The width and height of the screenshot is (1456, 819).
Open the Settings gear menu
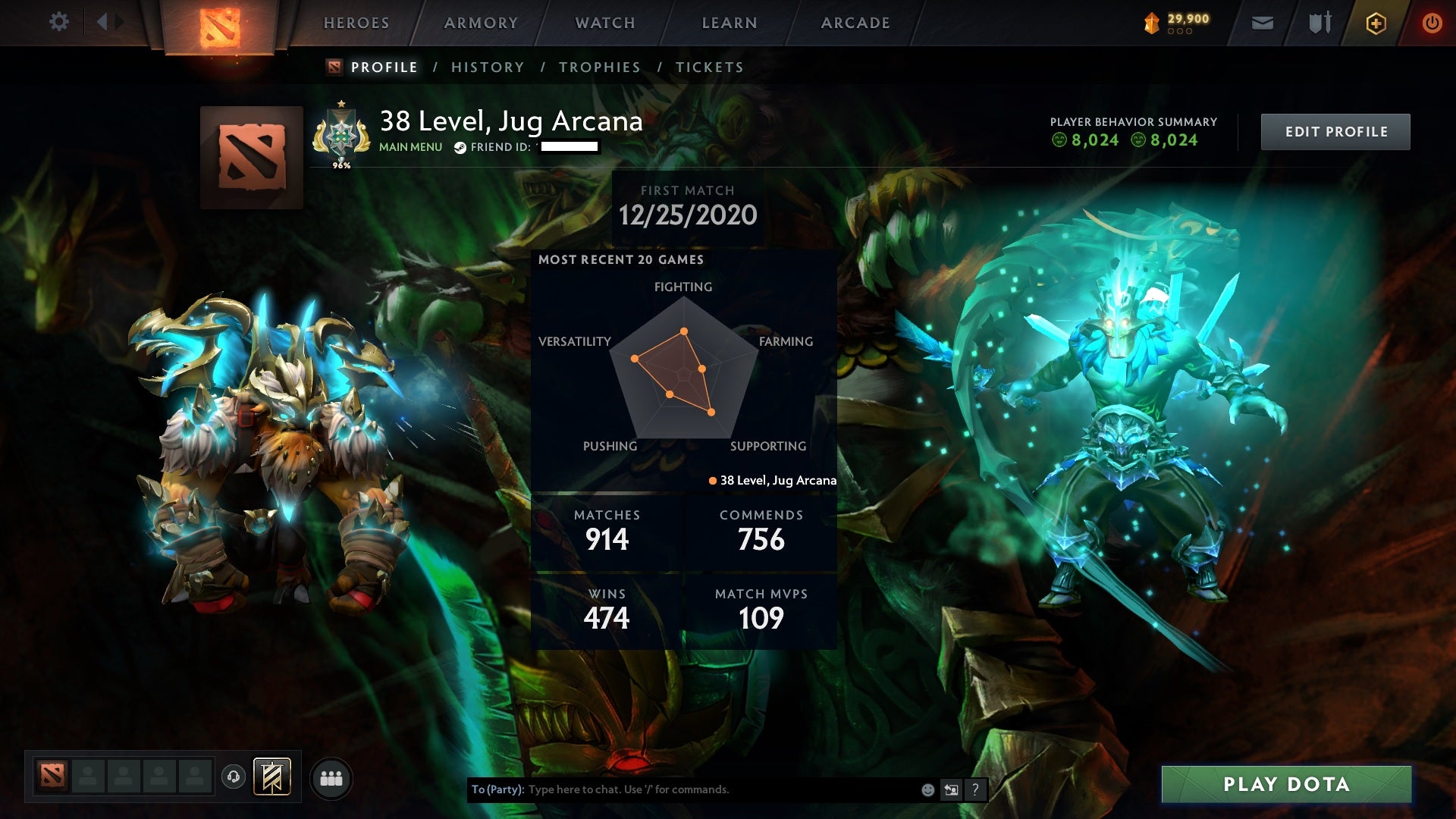(59, 22)
